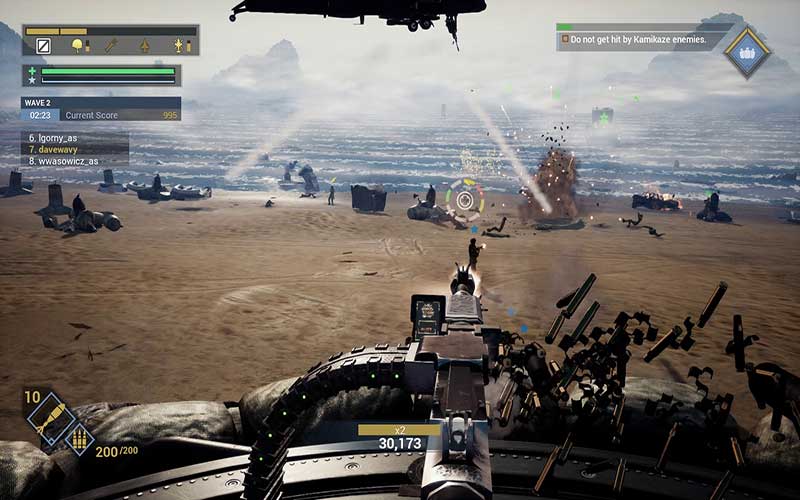Activate the airplane airstrike icon
This screenshot has width=800, height=500.
click(x=178, y=45)
